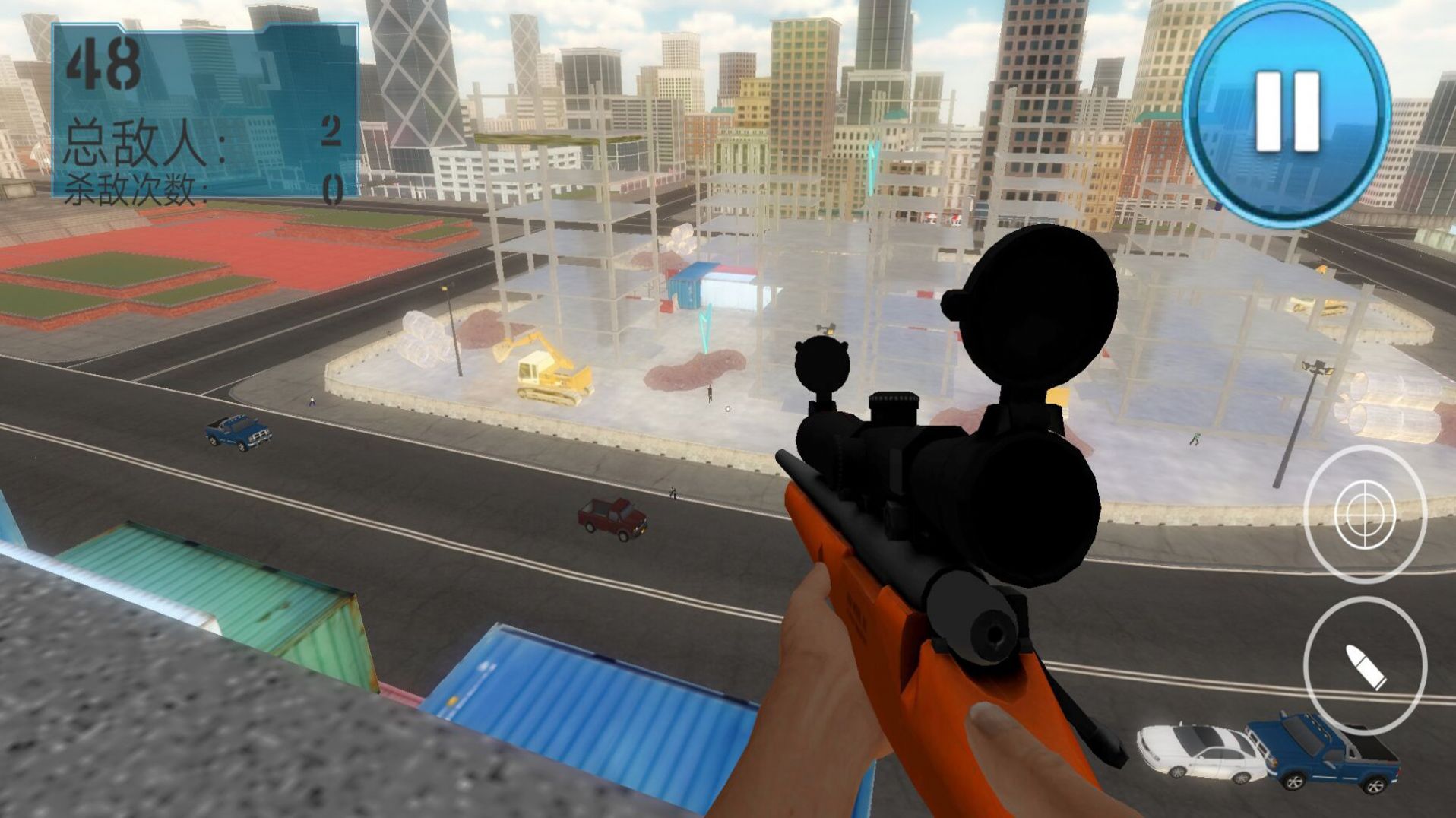1456x818 pixels.
Task: Tap the pause button
Action: click(x=1287, y=112)
